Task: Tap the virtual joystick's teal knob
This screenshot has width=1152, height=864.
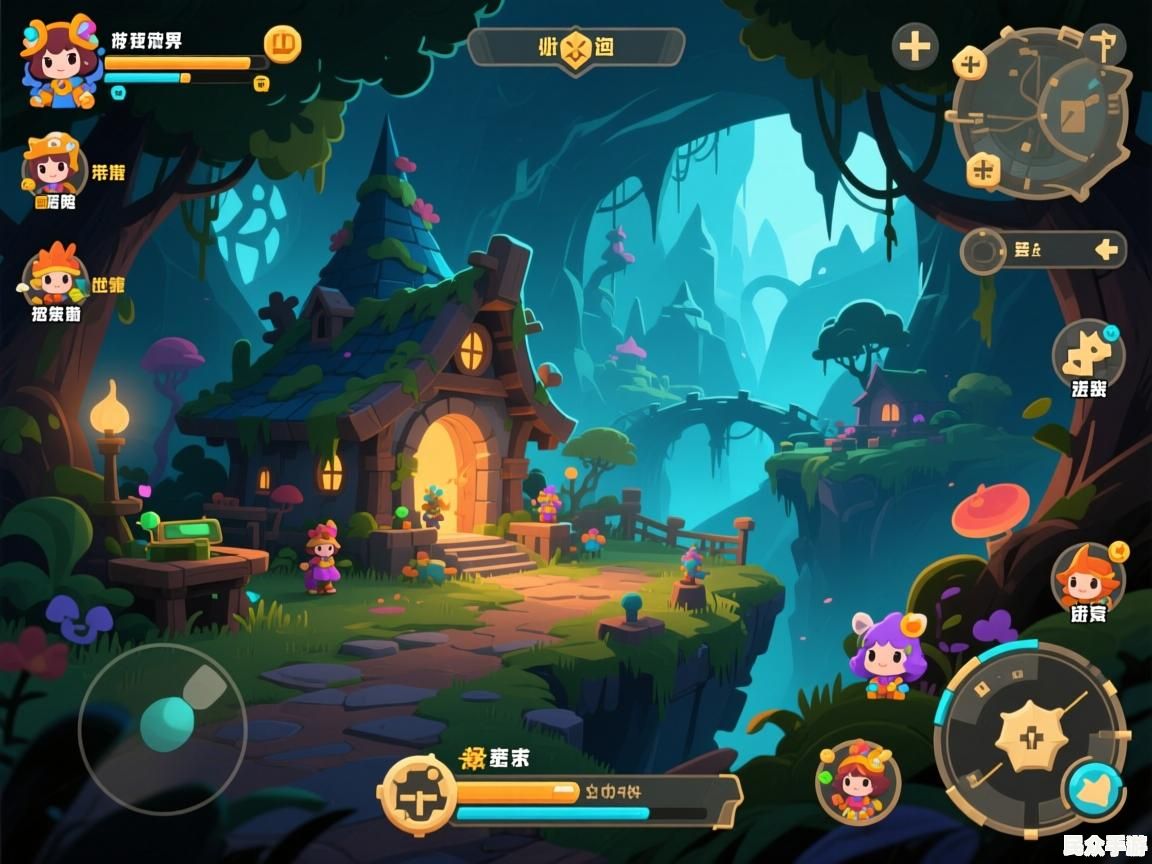Action: click(x=167, y=724)
